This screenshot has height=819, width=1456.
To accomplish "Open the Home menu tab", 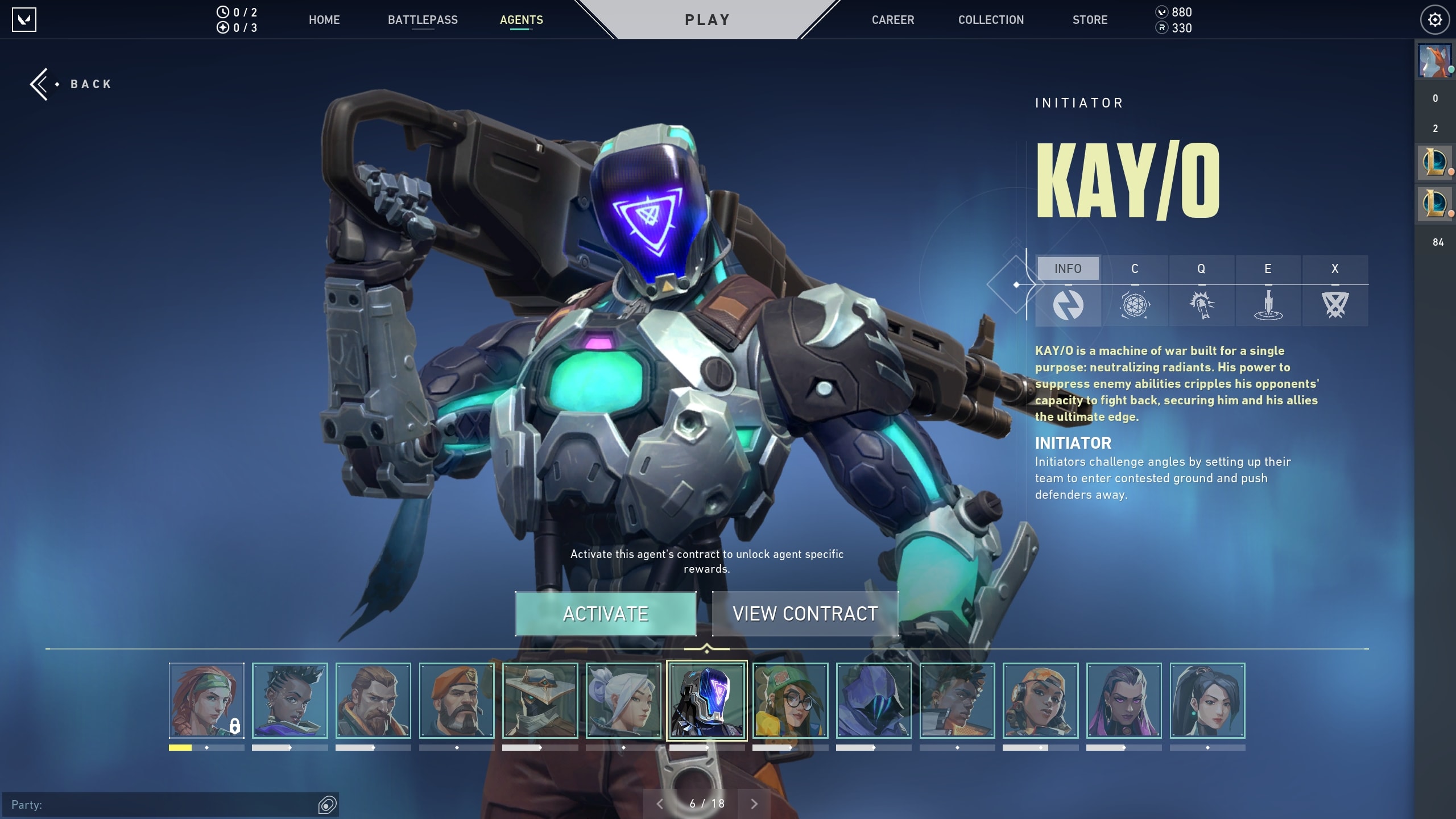I will (x=324, y=20).
